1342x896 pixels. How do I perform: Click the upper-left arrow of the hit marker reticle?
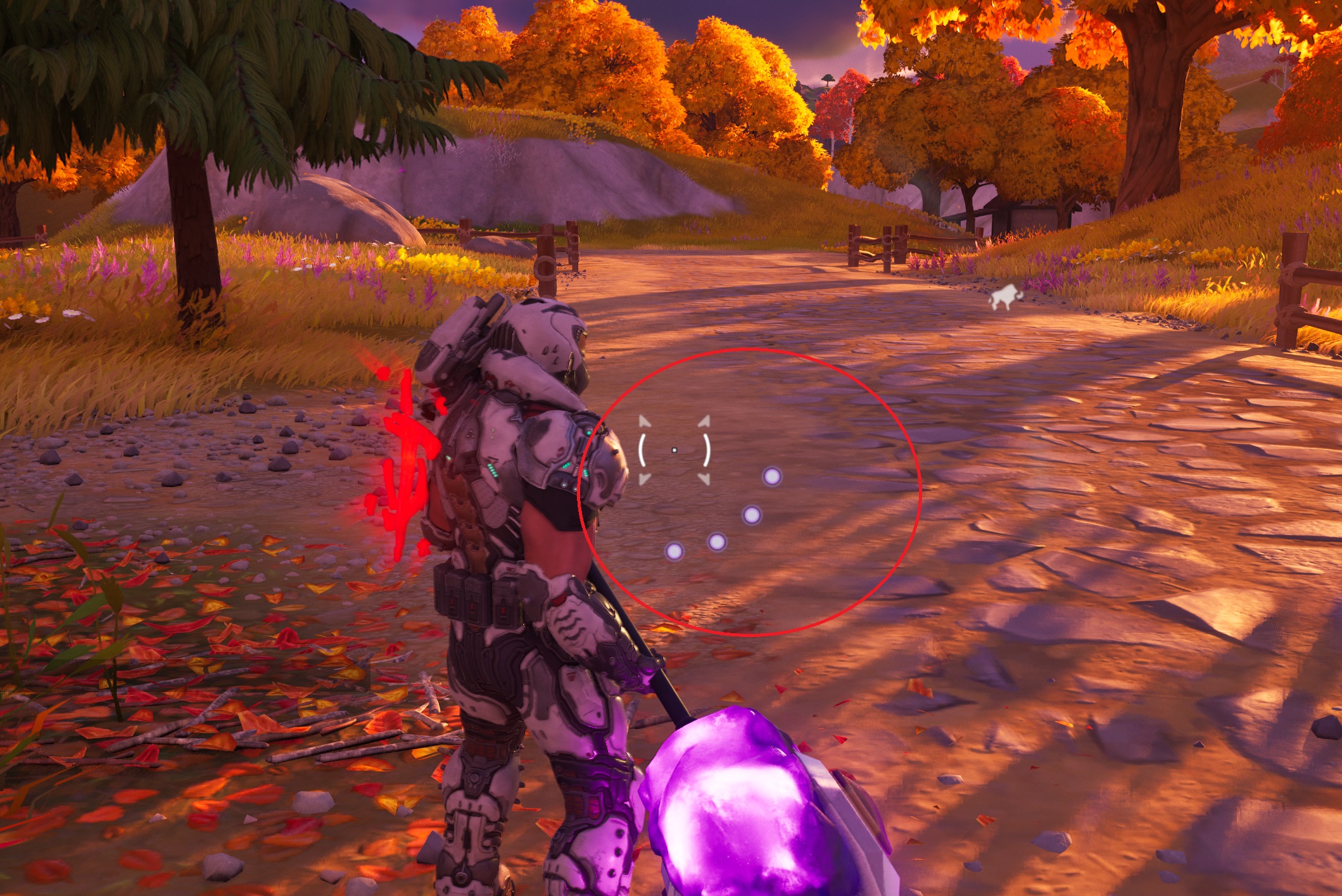(643, 421)
